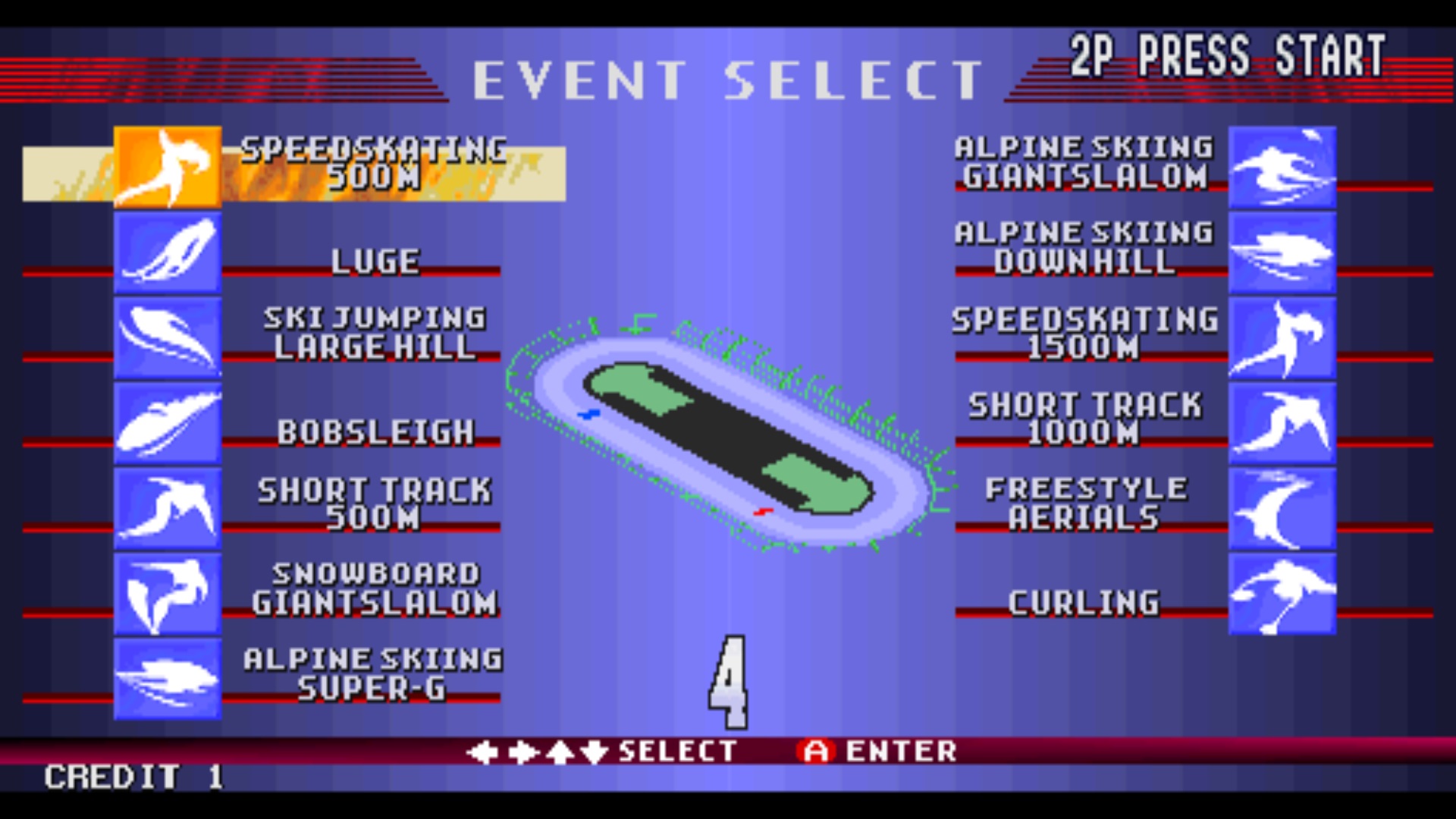Click the Short Track 1000m icon
Viewport: 1456px width, 819px height.
coord(1283,425)
